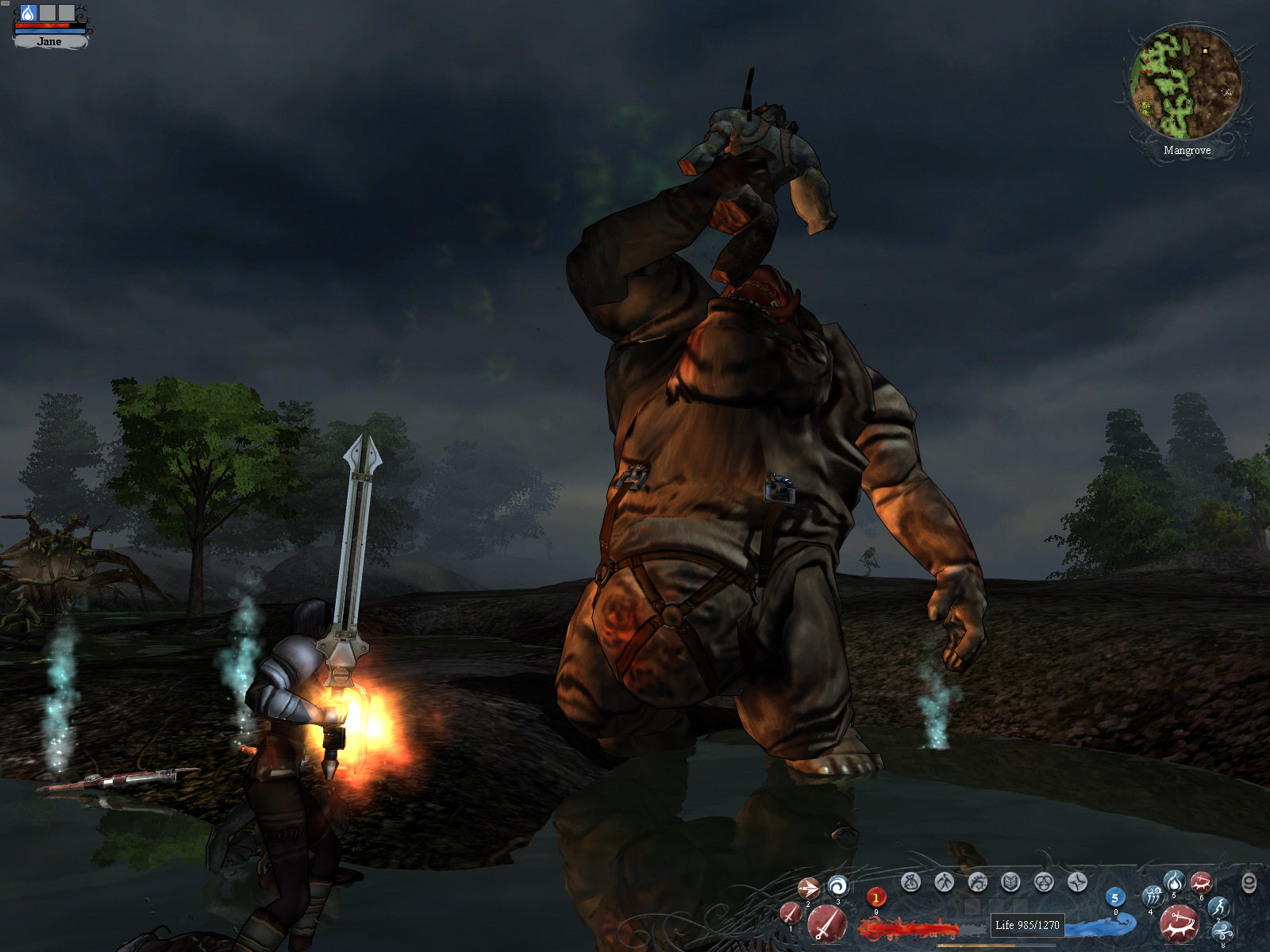The height and width of the screenshot is (952, 1270).
Task: Use the red health potion numbered 1
Action: click(x=876, y=897)
